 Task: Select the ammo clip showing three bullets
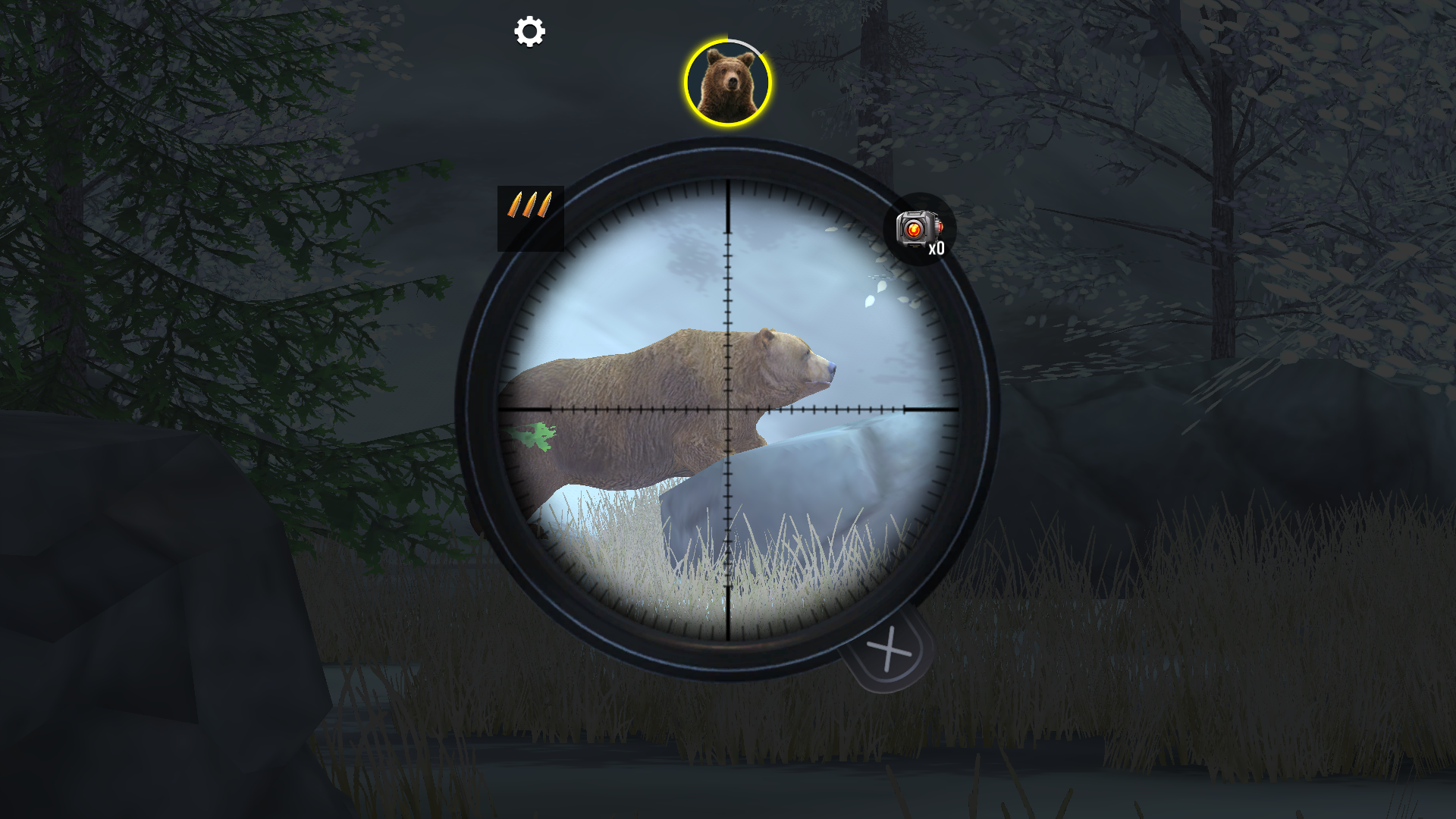click(x=532, y=203)
